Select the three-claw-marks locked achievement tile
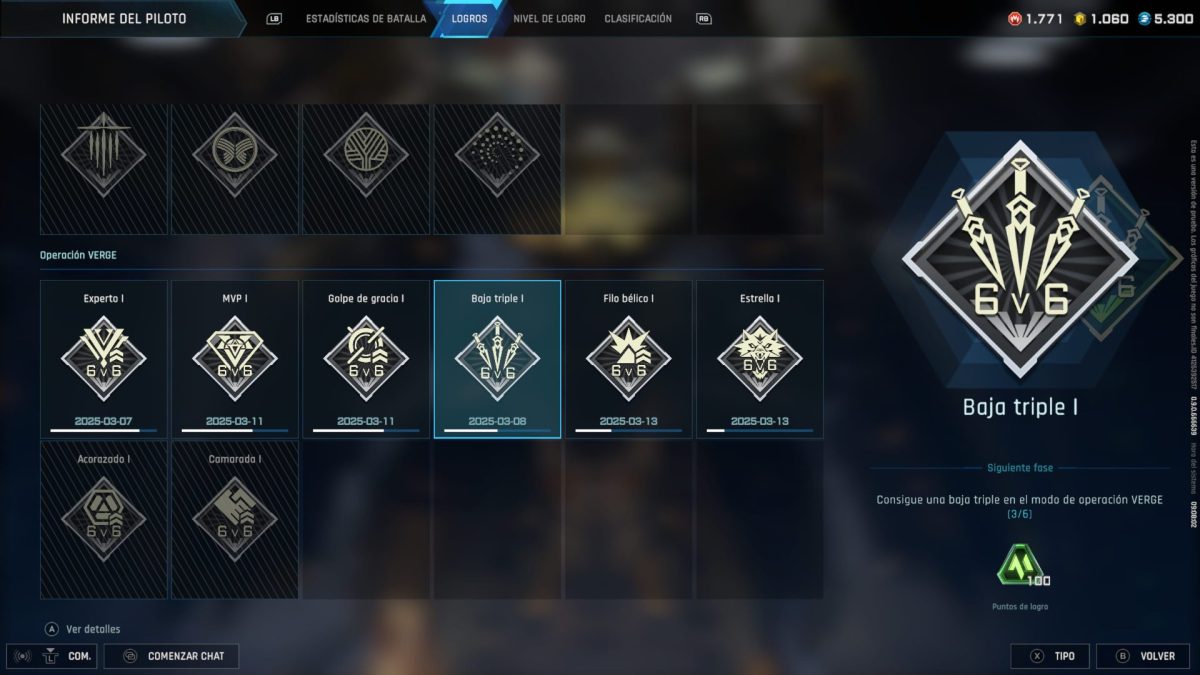The image size is (1200, 675). (x=104, y=169)
